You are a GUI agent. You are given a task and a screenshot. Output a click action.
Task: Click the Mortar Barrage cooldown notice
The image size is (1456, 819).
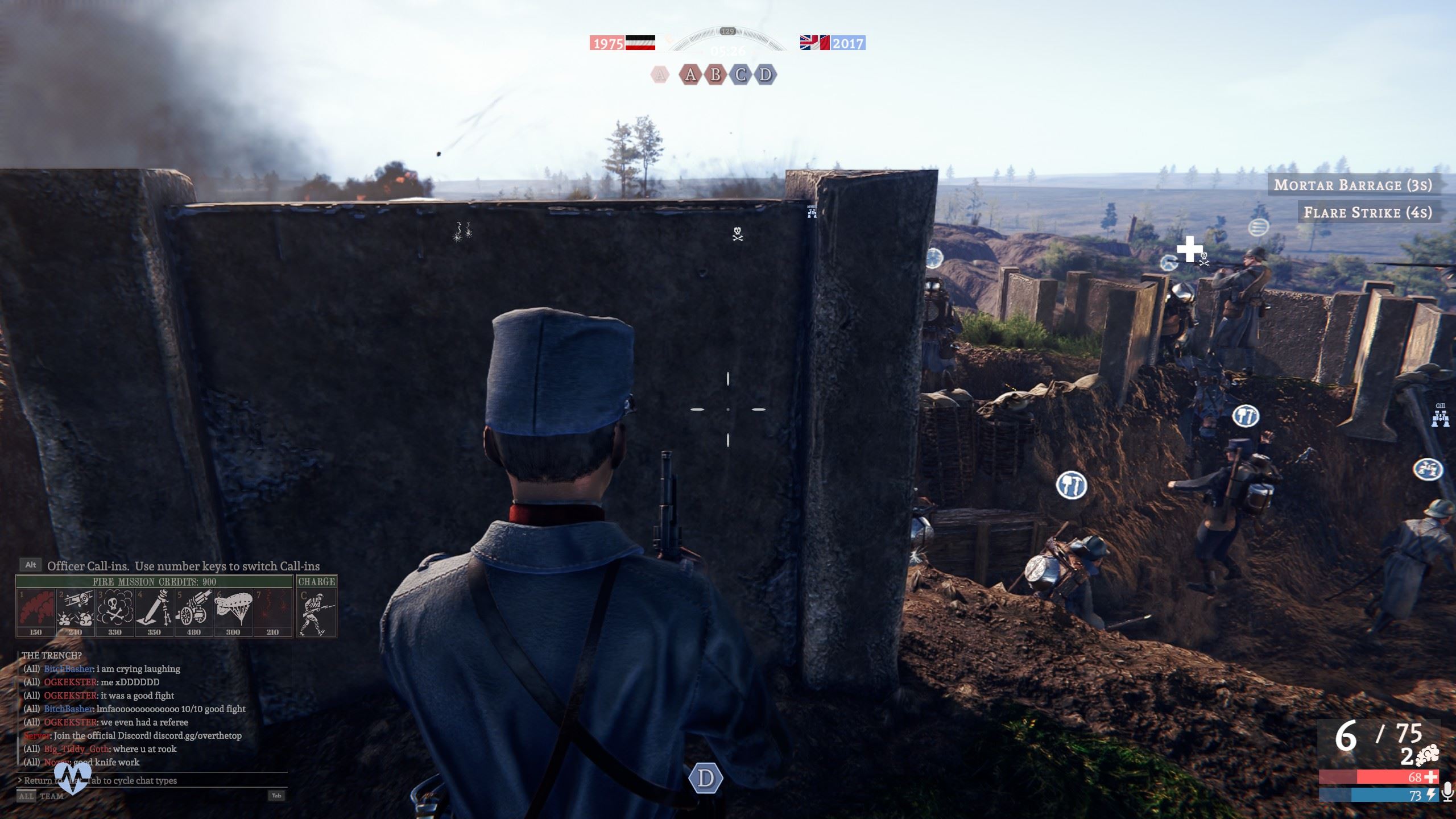click(x=1352, y=185)
